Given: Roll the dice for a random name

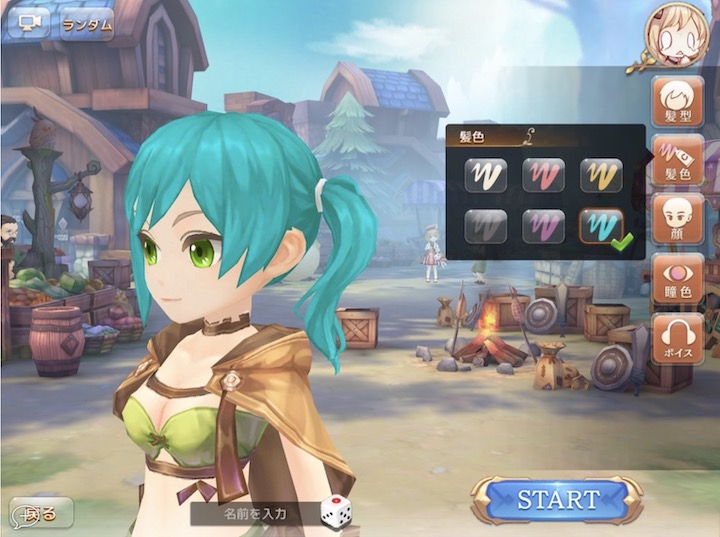Looking at the screenshot, I should pyautogui.click(x=336, y=511).
